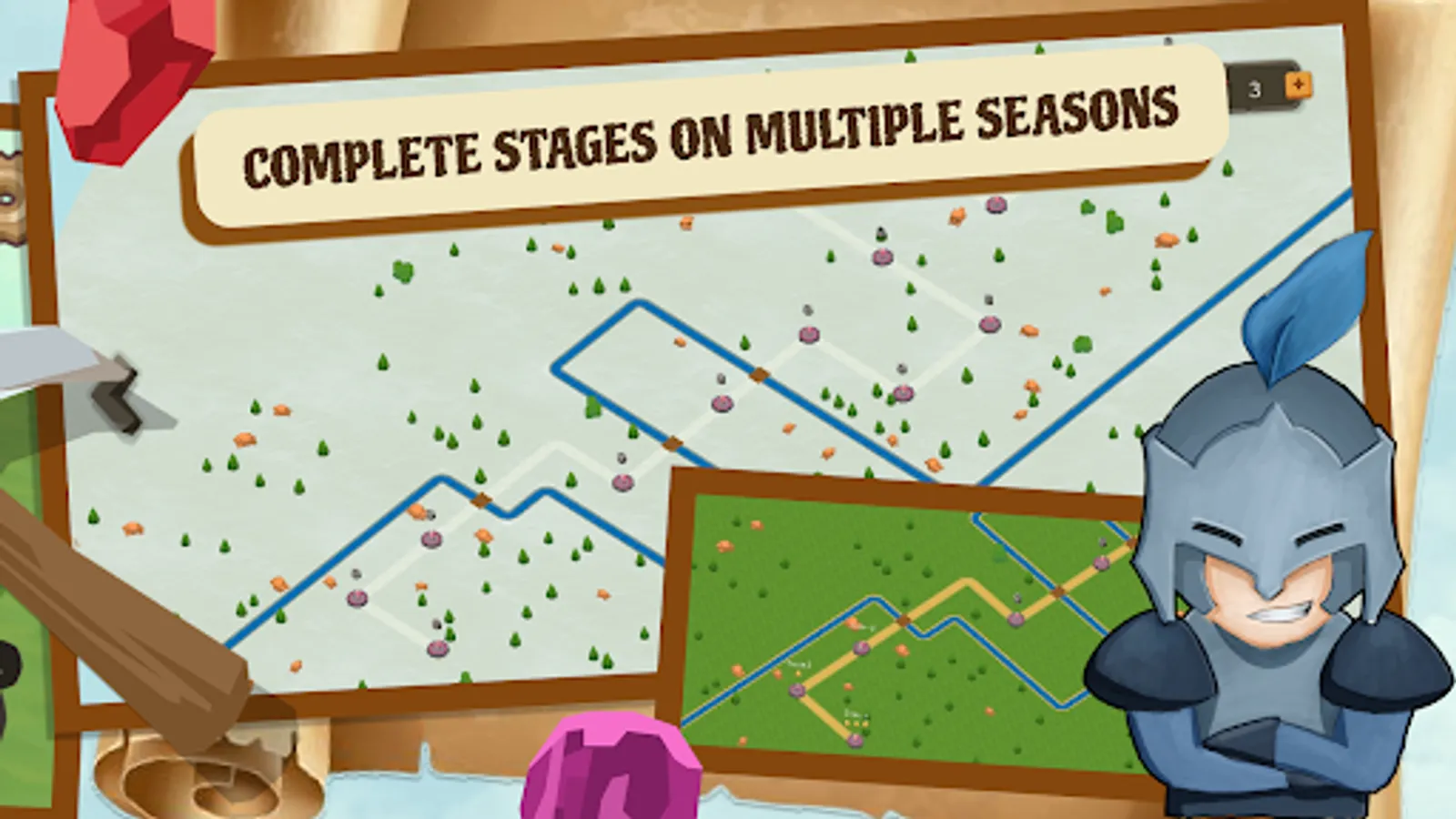
Task: Click the orange plus button to add gems
Action: [1299, 87]
